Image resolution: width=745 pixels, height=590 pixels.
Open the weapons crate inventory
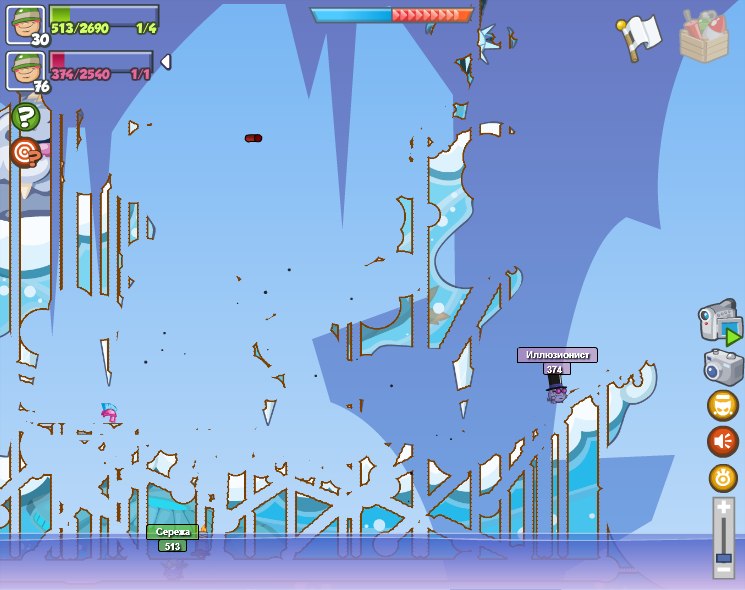(x=704, y=37)
